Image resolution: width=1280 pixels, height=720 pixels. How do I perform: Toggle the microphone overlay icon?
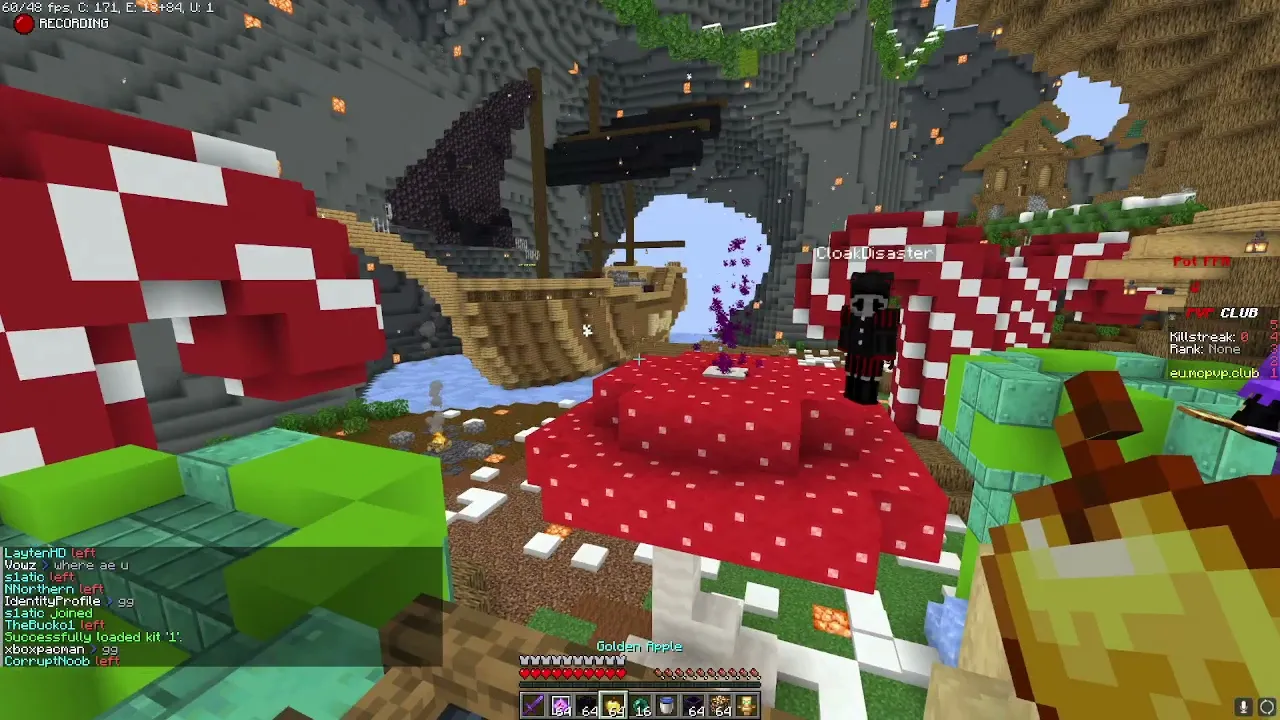point(1244,707)
